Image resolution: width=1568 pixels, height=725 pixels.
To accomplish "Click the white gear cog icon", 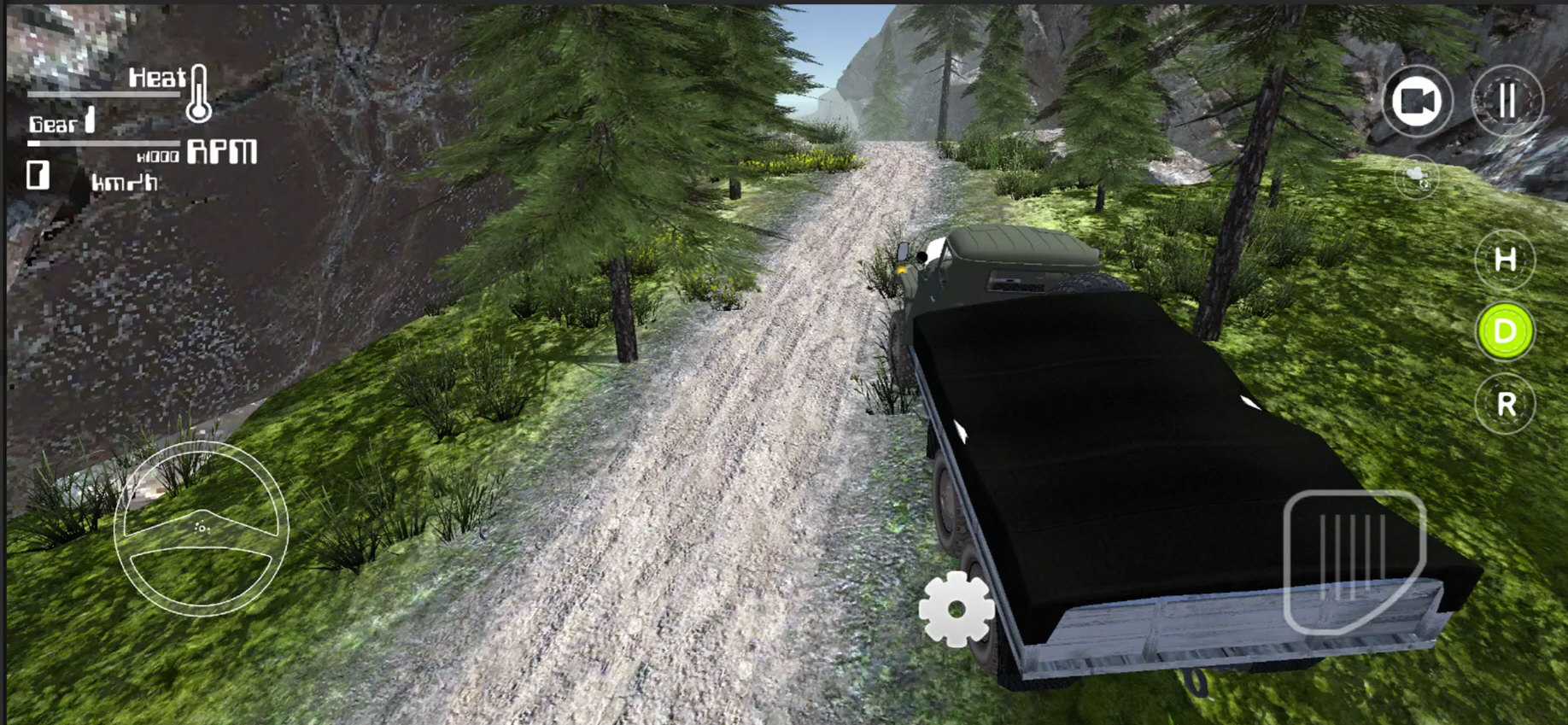I will coord(957,609).
